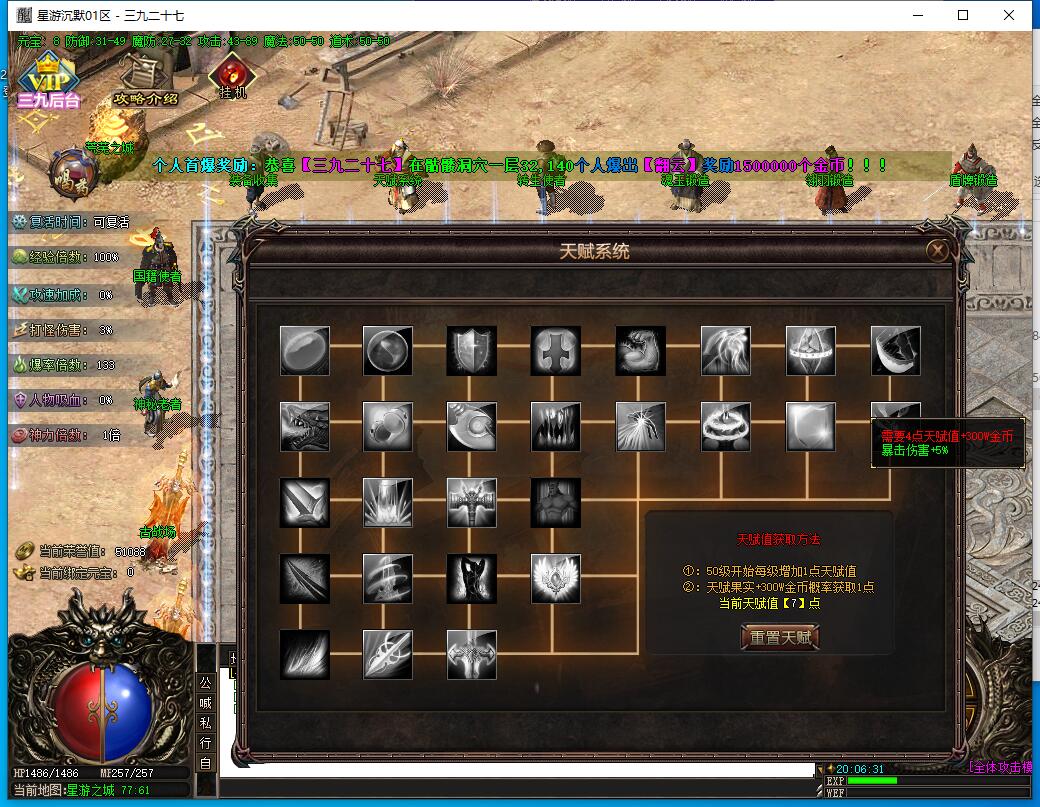
Task: Select the cross emblem talent icon
Action: (x=556, y=351)
